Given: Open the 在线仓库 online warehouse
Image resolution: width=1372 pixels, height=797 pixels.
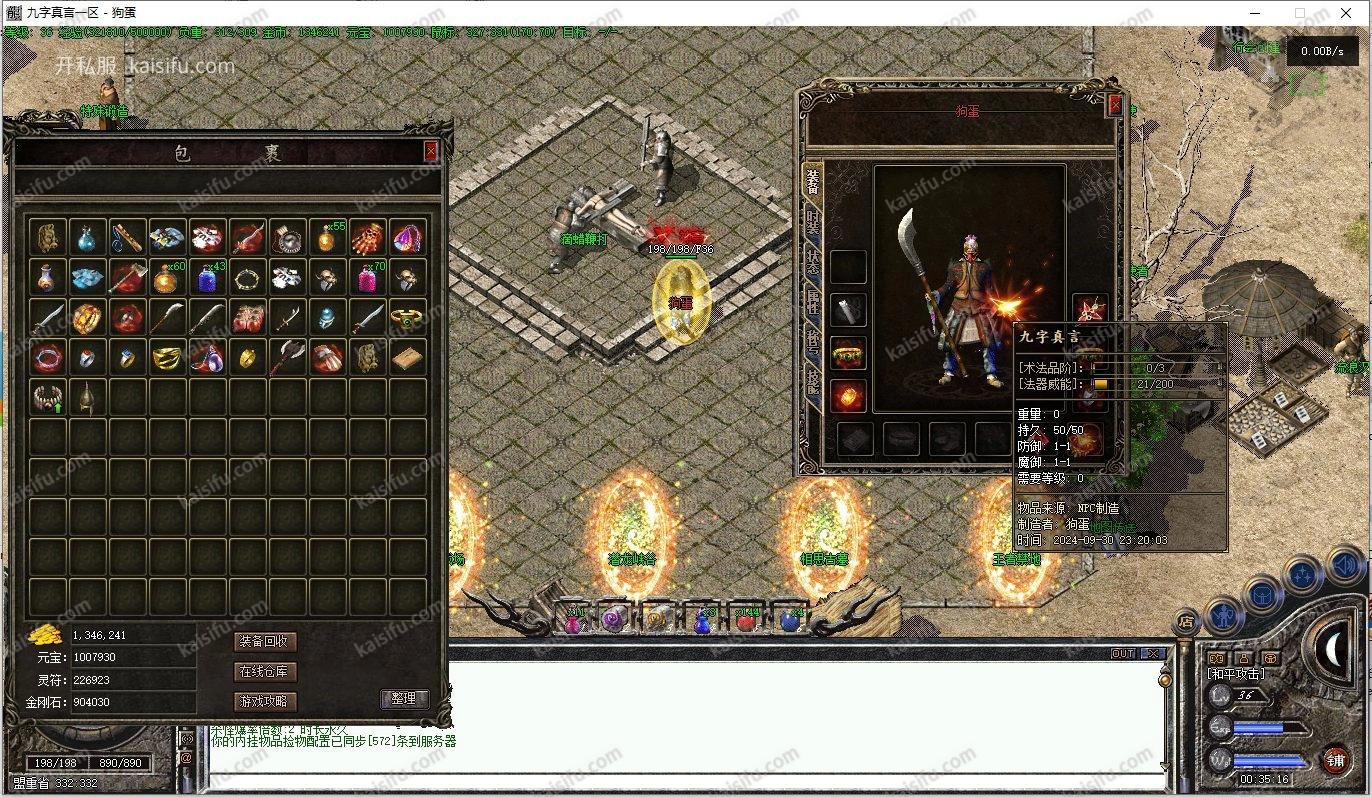Looking at the screenshot, I should [x=265, y=671].
